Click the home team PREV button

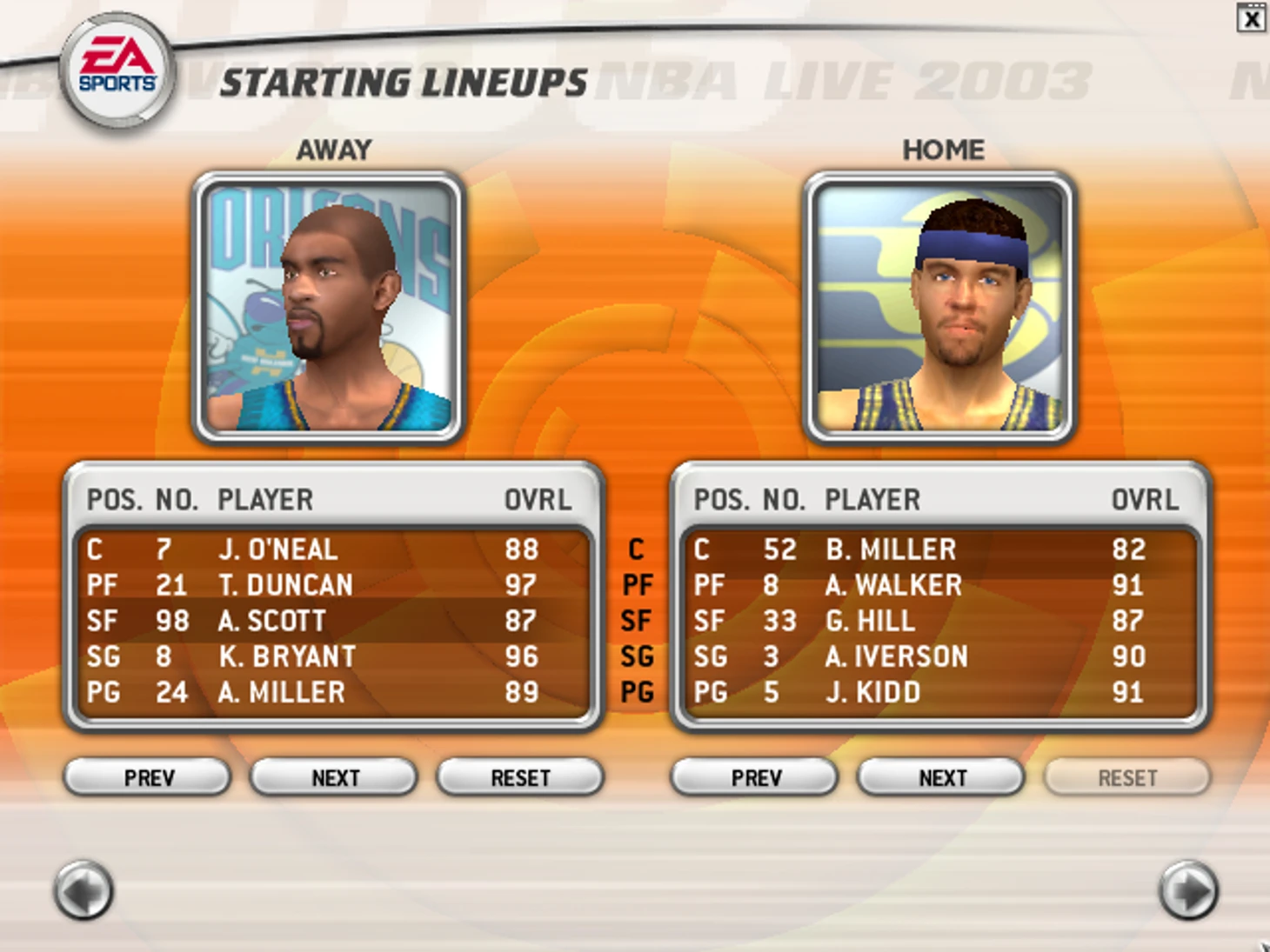[755, 776]
